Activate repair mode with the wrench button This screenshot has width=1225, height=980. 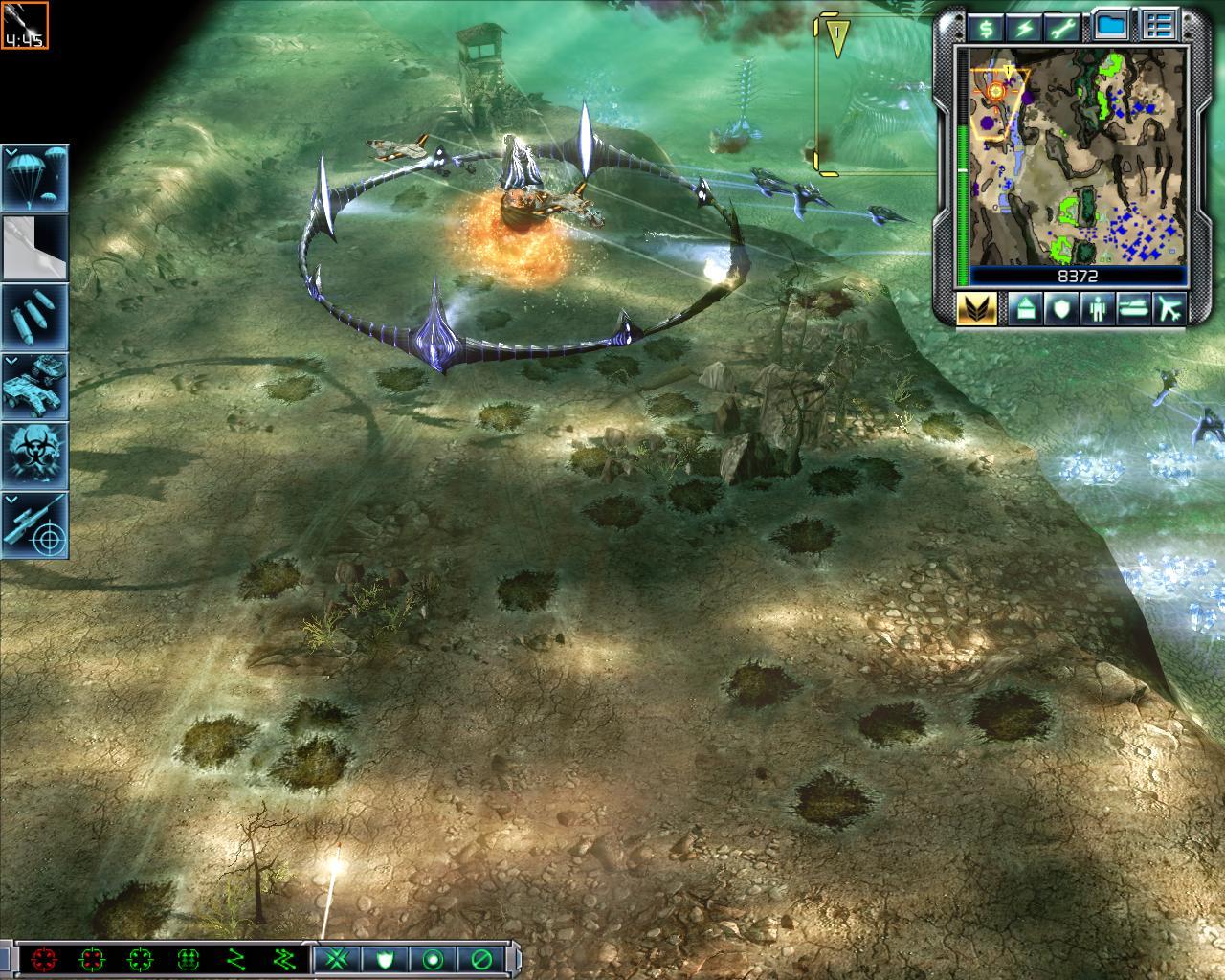tap(1065, 26)
